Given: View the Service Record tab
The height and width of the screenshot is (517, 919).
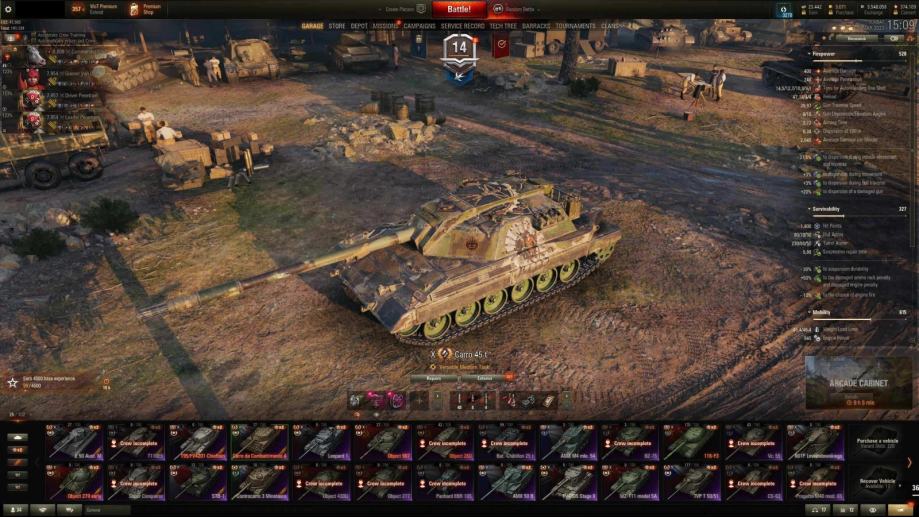Looking at the screenshot, I should coord(463,26).
